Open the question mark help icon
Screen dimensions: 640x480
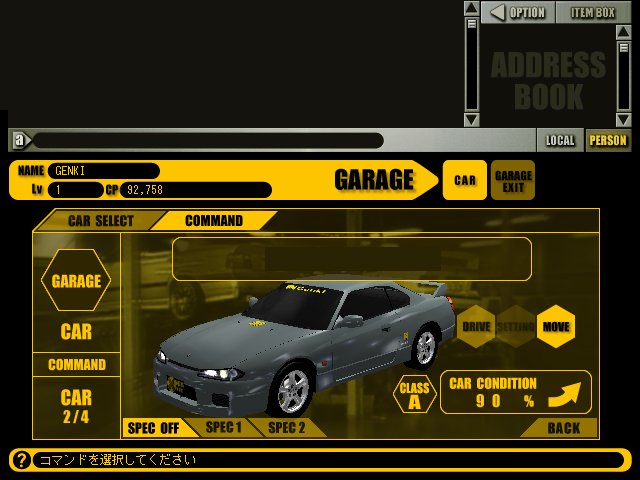point(20,460)
